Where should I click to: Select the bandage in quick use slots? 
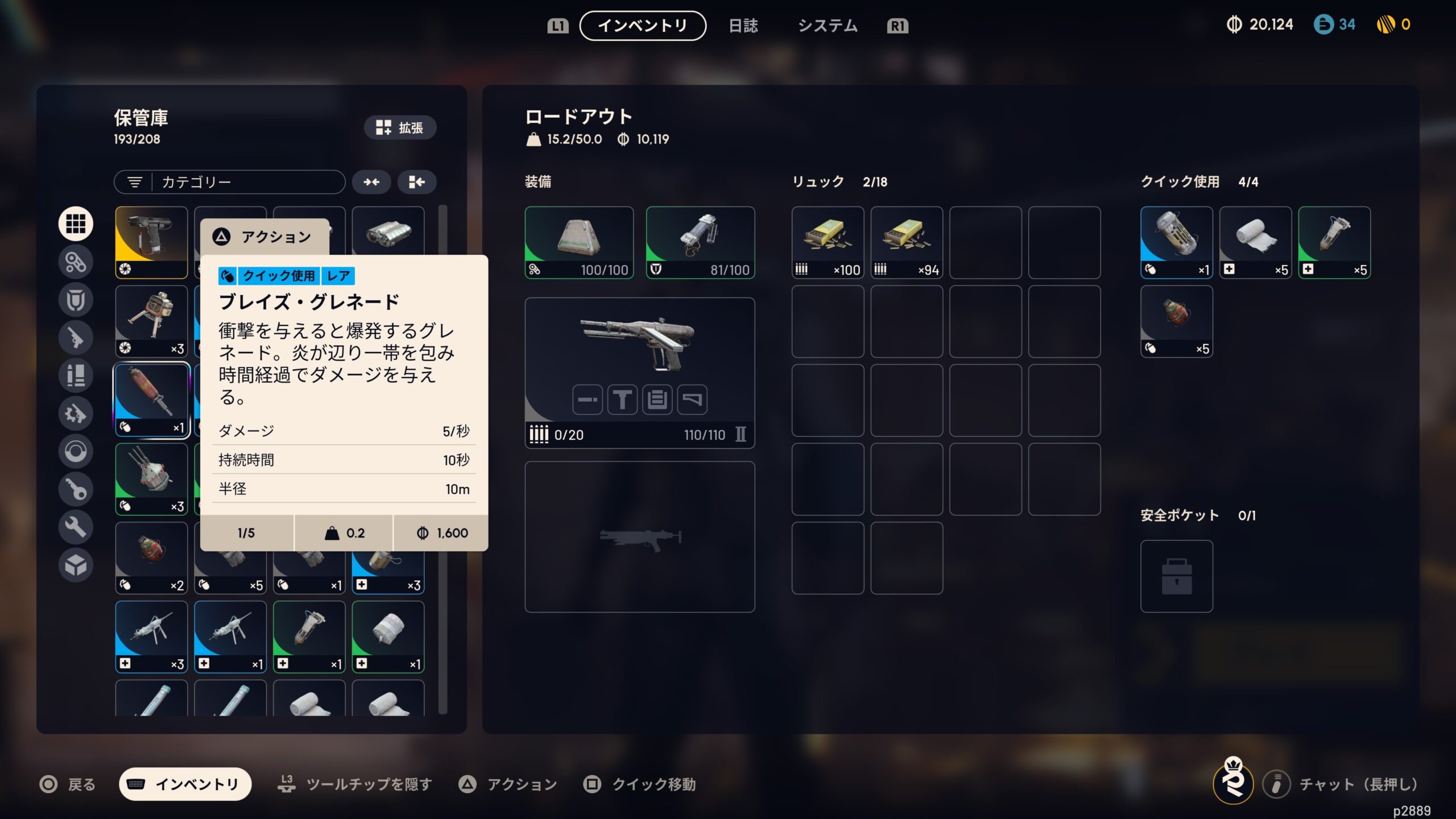click(1255, 242)
